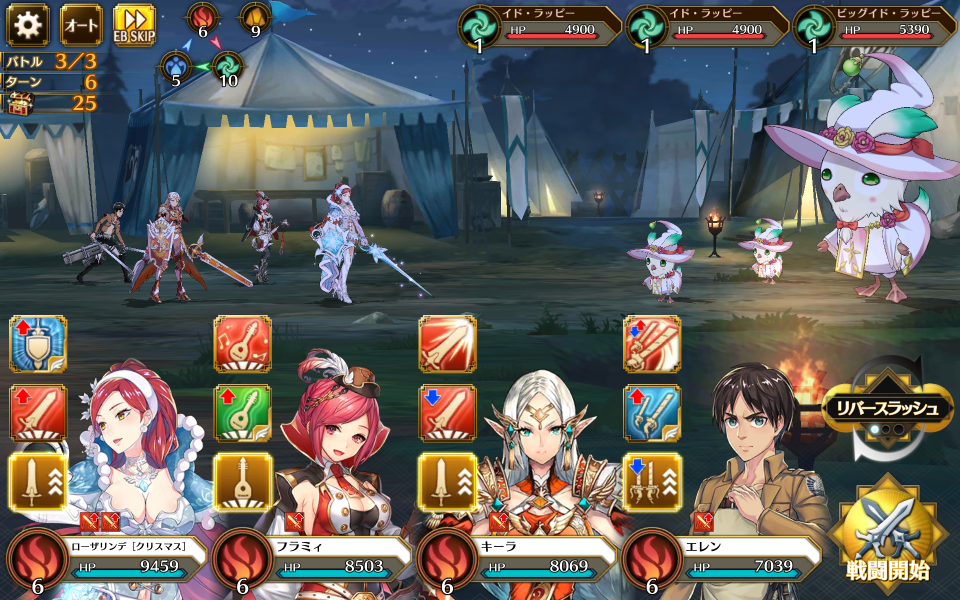Open the gear settings menu
Viewport: 960px width, 600px height.
point(28,25)
